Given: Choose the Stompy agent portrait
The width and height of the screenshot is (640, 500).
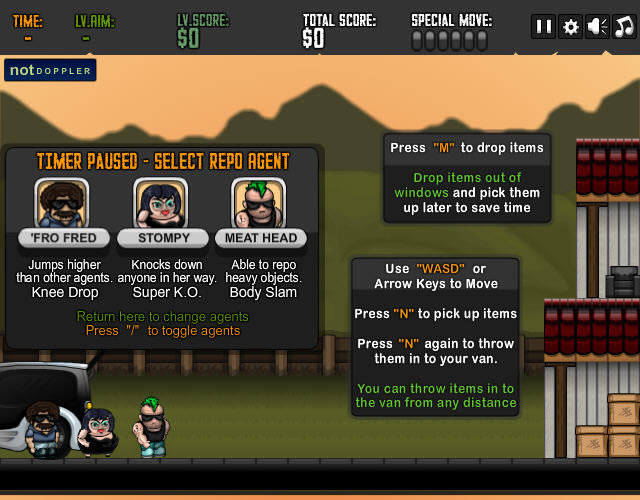Looking at the screenshot, I should click(162, 203).
